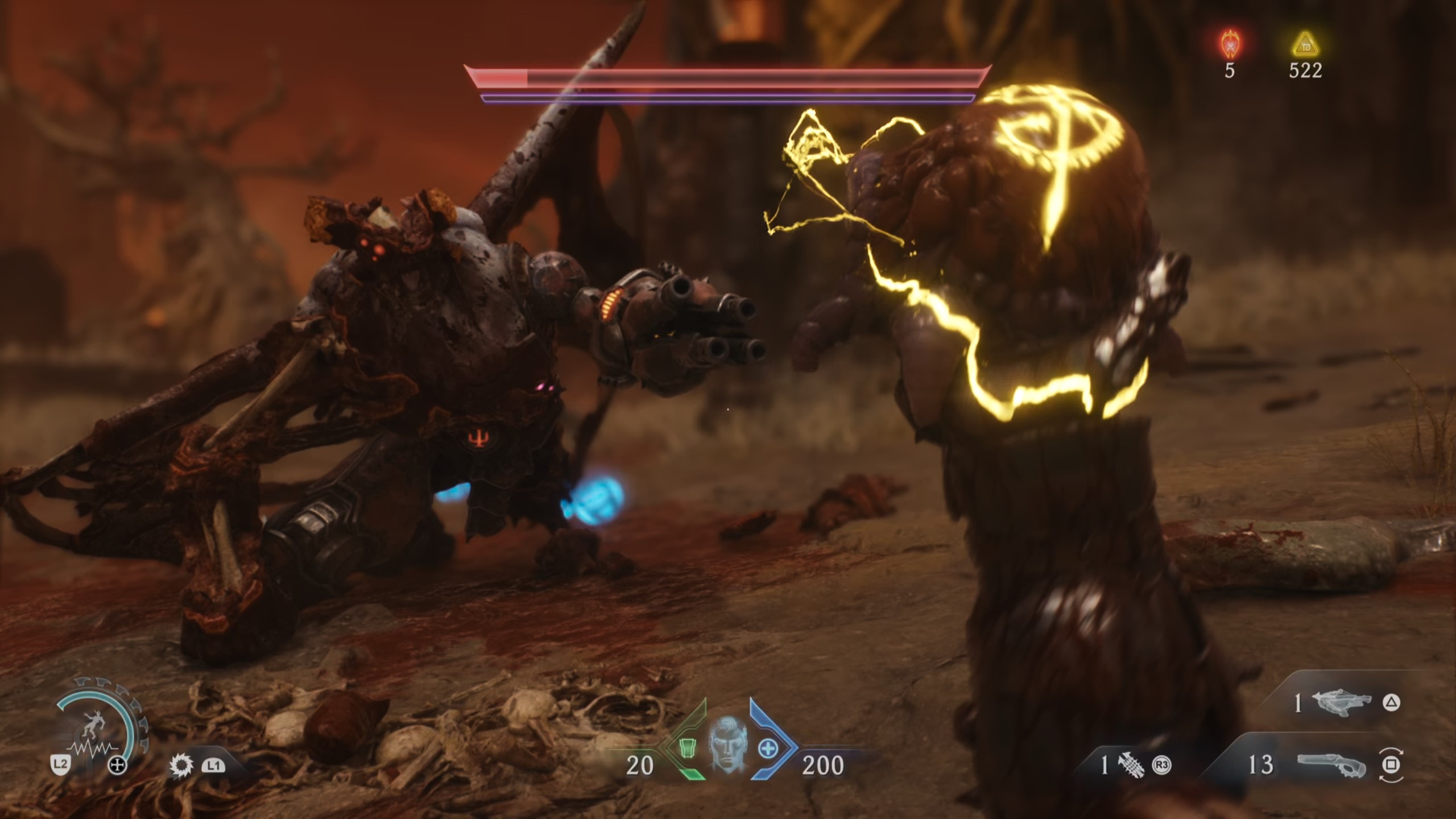Click the shield saw ability icon
The image size is (1456, 819).
[181, 766]
